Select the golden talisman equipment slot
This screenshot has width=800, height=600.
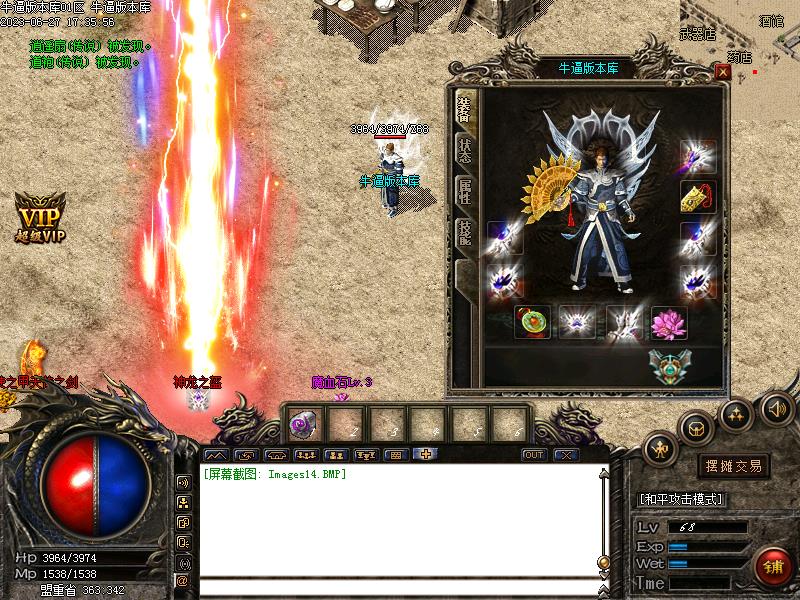point(696,196)
